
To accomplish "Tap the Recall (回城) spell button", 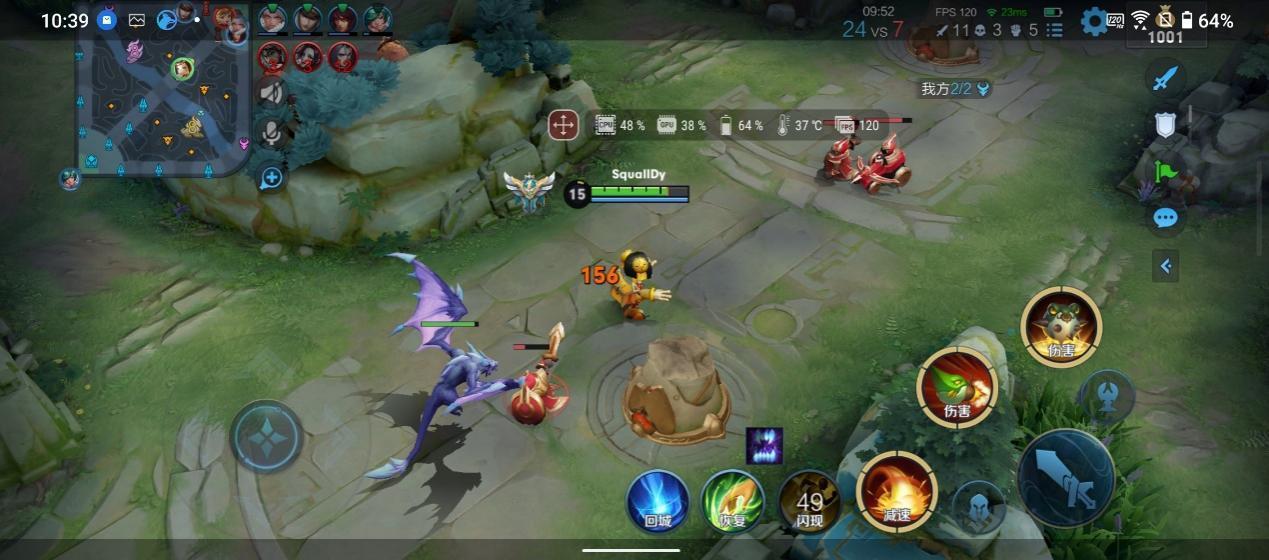I will (657, 500).
